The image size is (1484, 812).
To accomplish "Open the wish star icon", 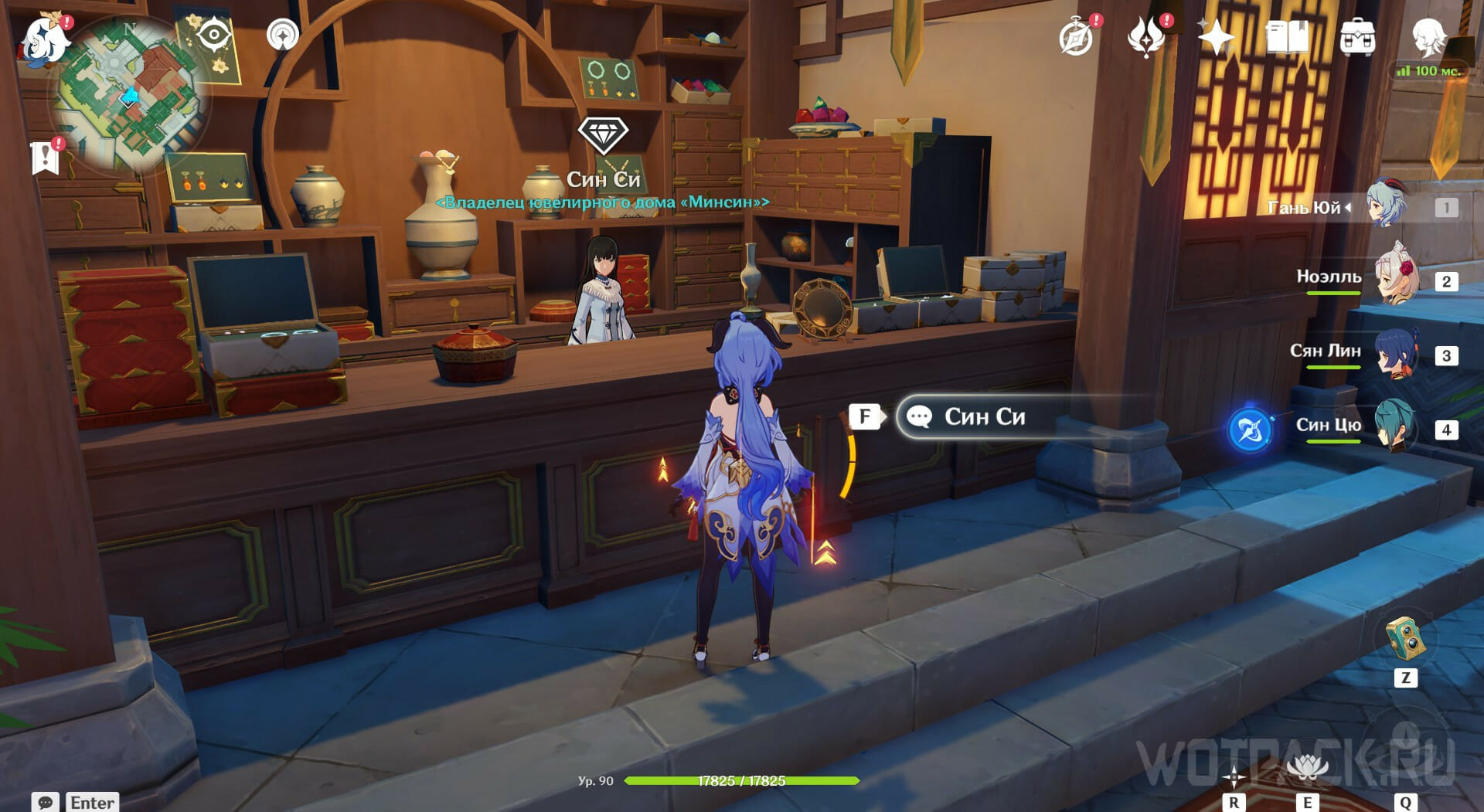I will pos(1215,37).
